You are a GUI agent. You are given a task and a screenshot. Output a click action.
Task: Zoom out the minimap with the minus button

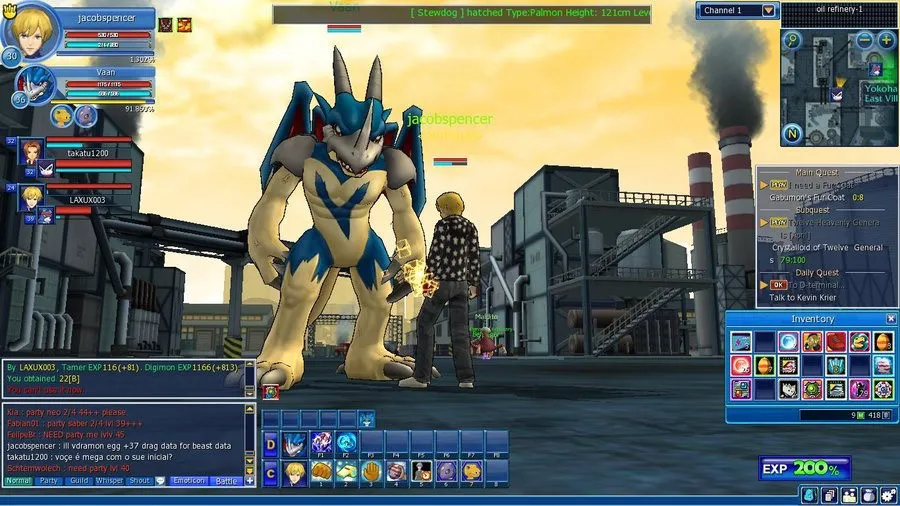tap(866, 41)
